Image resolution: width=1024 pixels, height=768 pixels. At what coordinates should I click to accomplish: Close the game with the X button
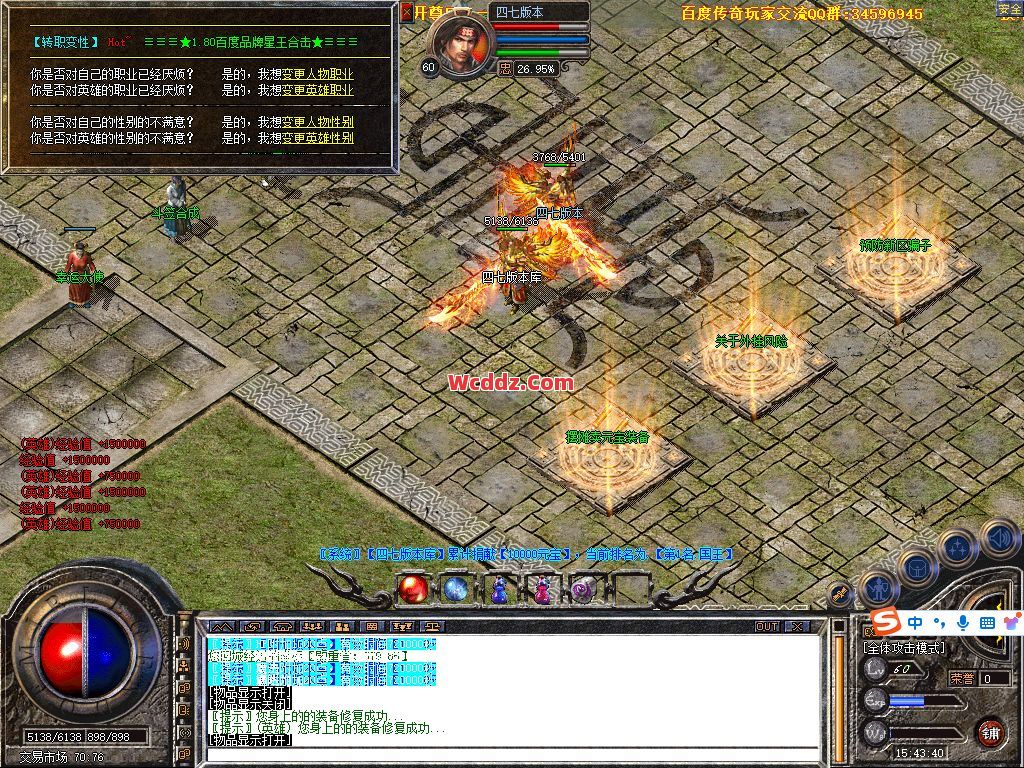point(797,626)
